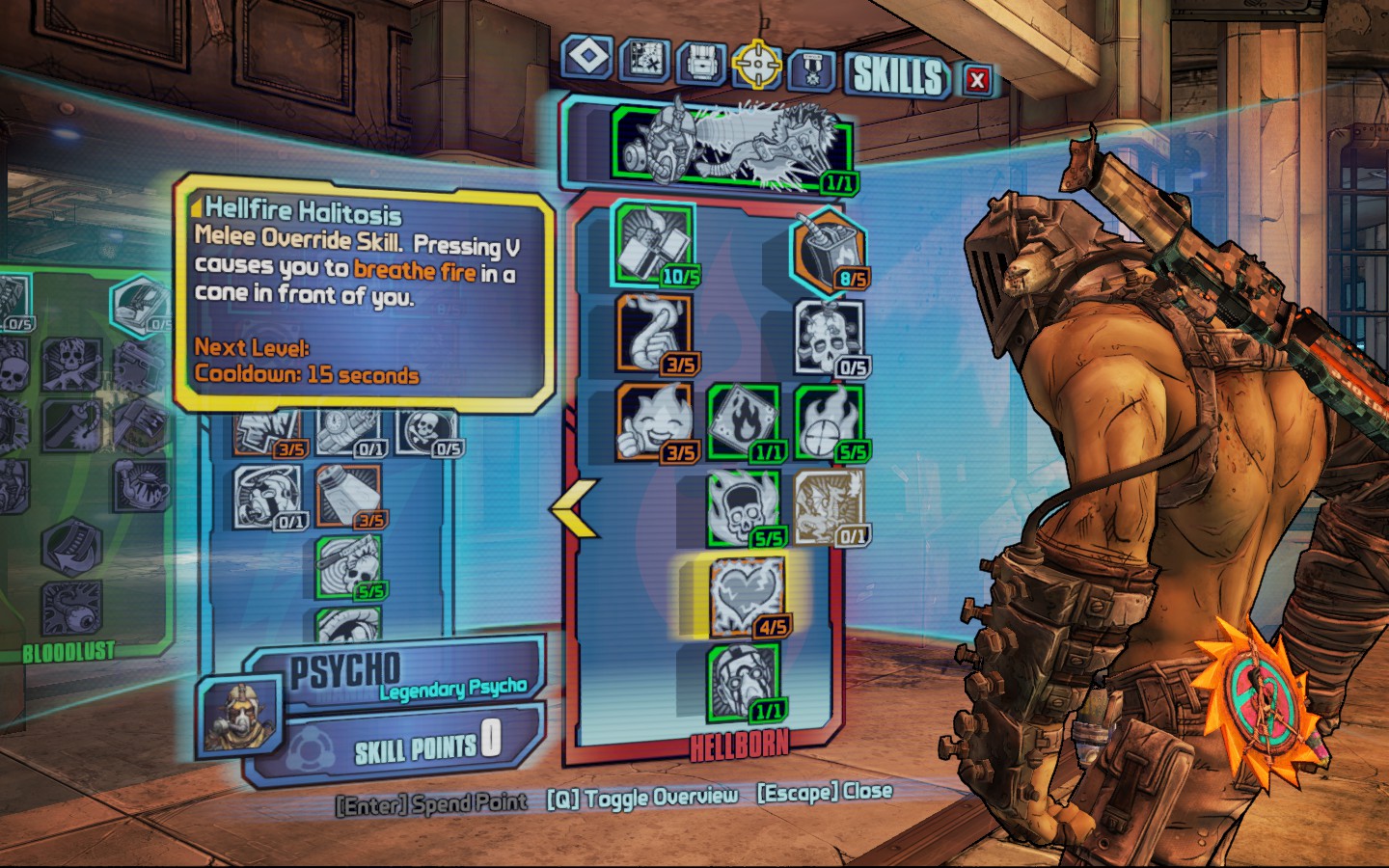Pick the stitched skull skill showing 0/5

pyautogui.click(x=829, y=338)
